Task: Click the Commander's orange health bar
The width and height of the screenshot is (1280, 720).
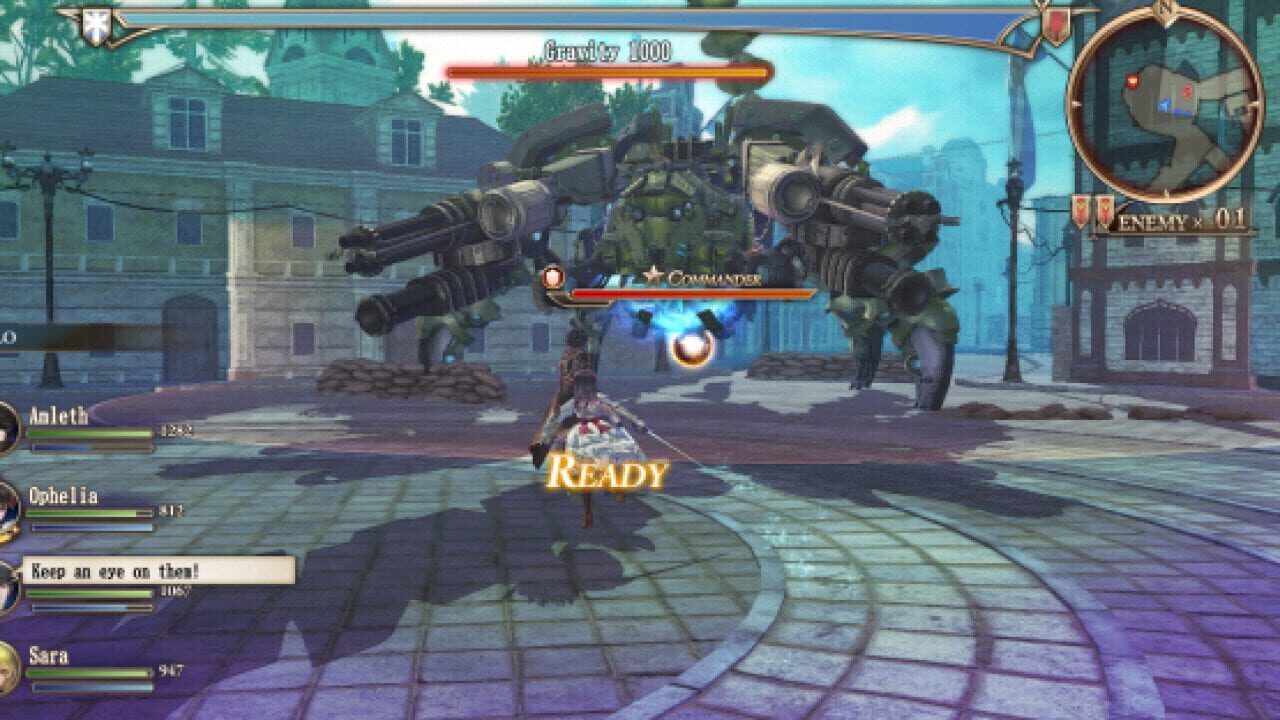Action: (x=690, y=293)
